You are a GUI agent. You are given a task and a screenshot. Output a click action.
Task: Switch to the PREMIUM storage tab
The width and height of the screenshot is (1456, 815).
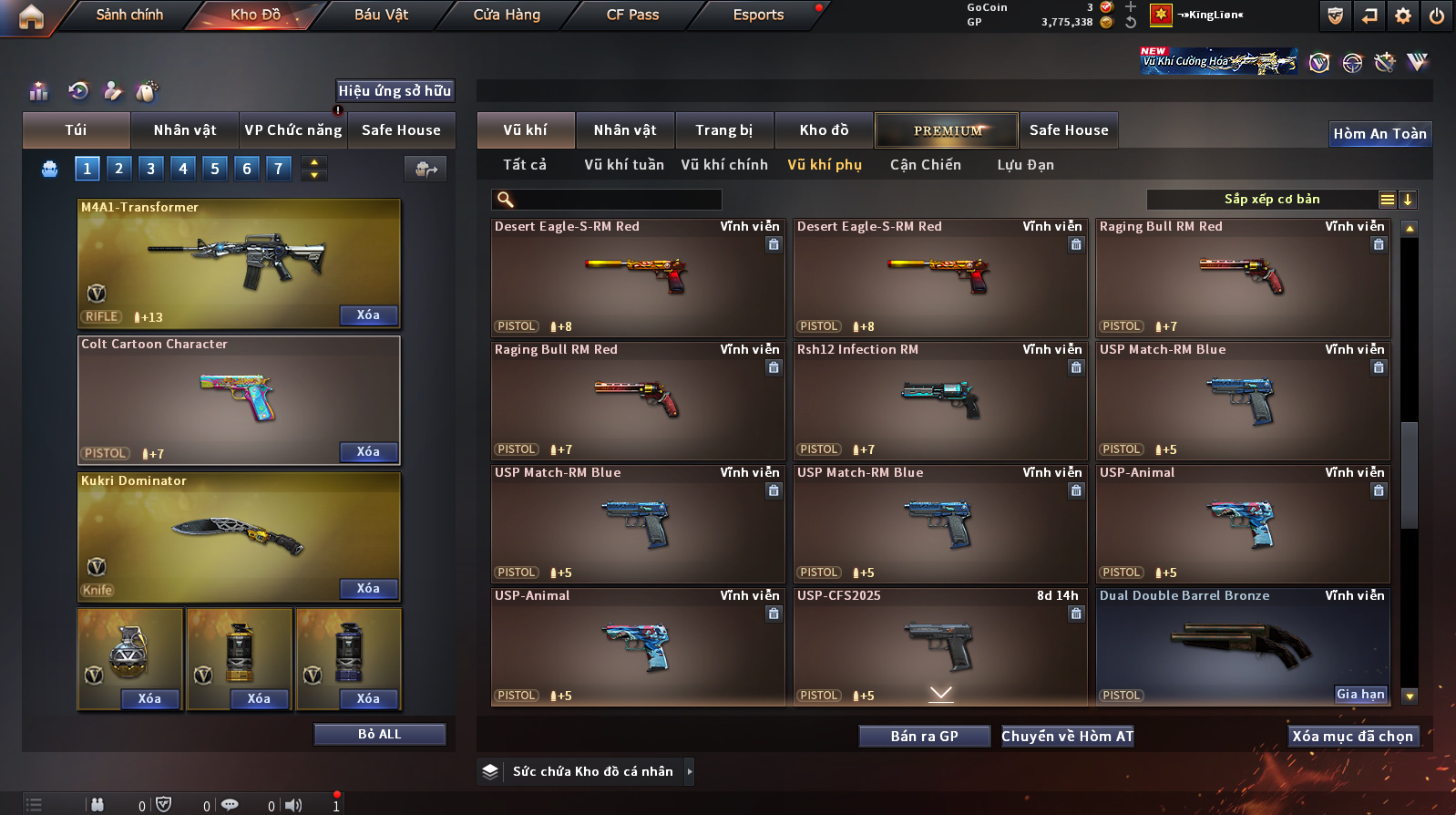point(948,130)
